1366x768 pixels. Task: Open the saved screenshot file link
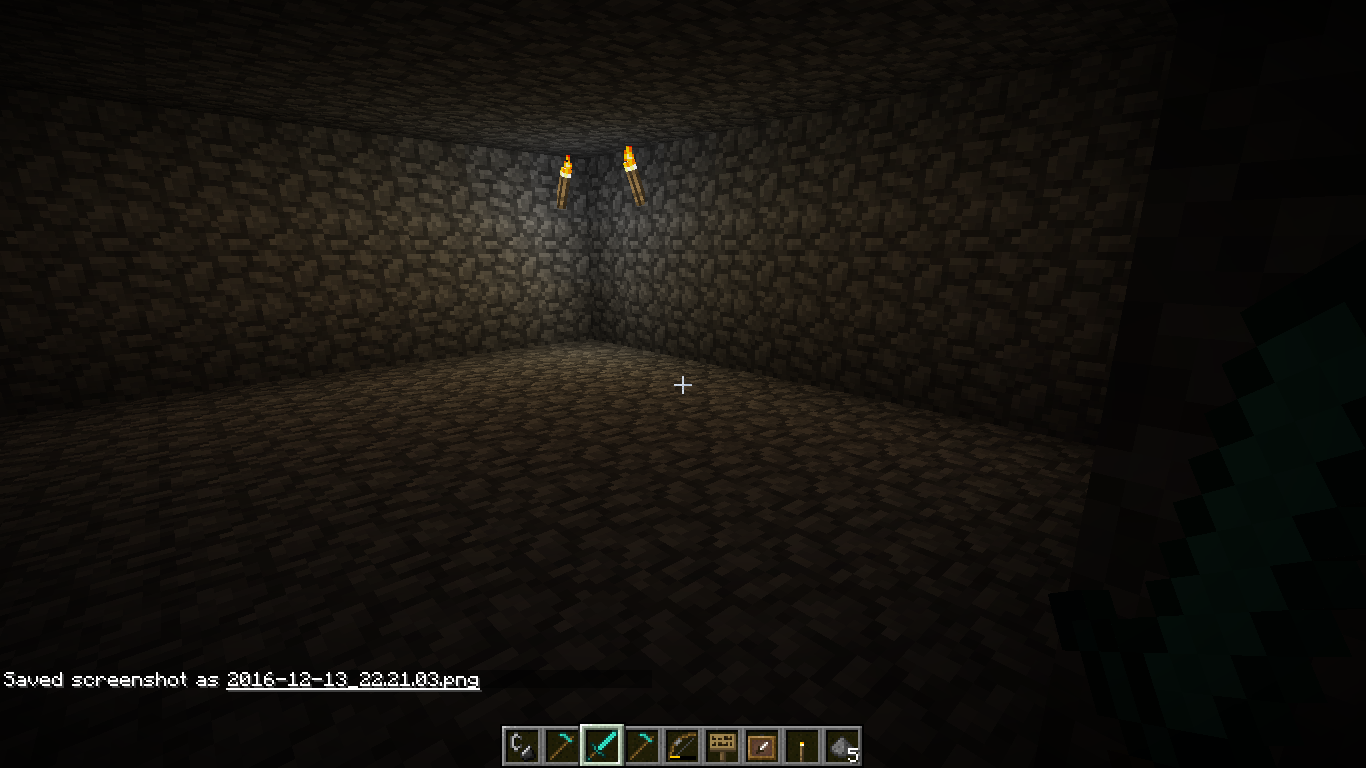click(x=352, y=680)
